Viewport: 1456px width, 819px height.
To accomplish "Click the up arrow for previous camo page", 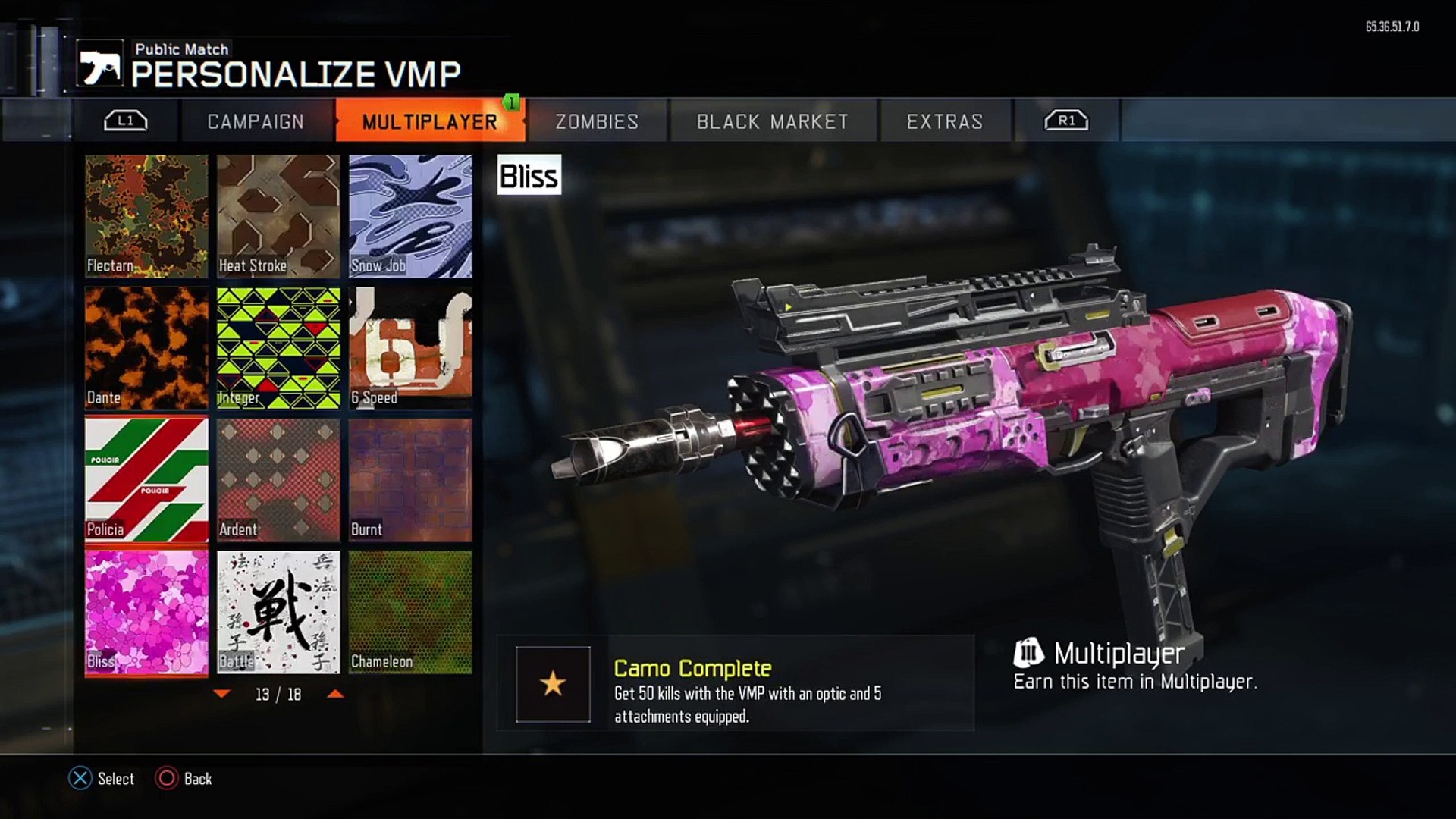I will click(335, 694).
